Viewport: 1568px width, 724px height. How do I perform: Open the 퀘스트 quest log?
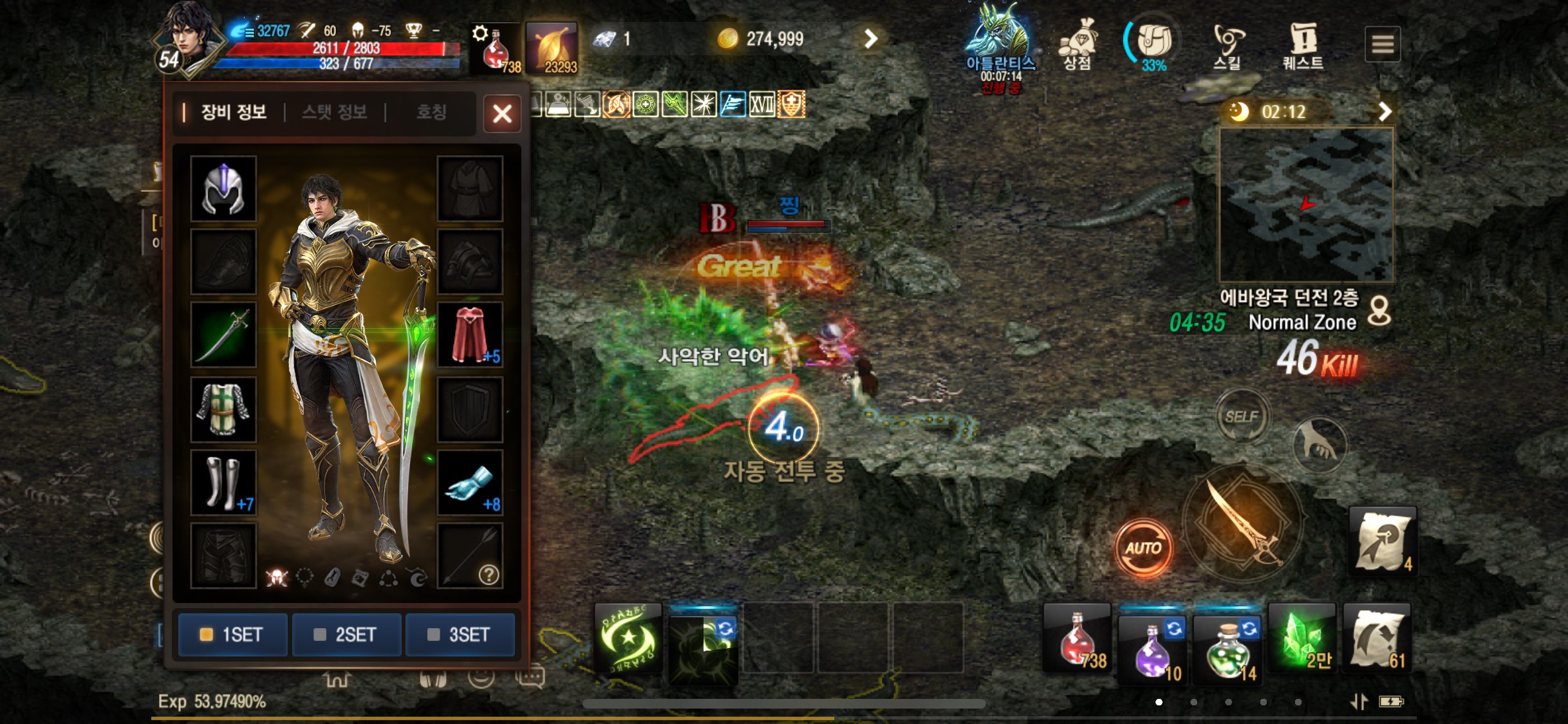coord(1303,45)
